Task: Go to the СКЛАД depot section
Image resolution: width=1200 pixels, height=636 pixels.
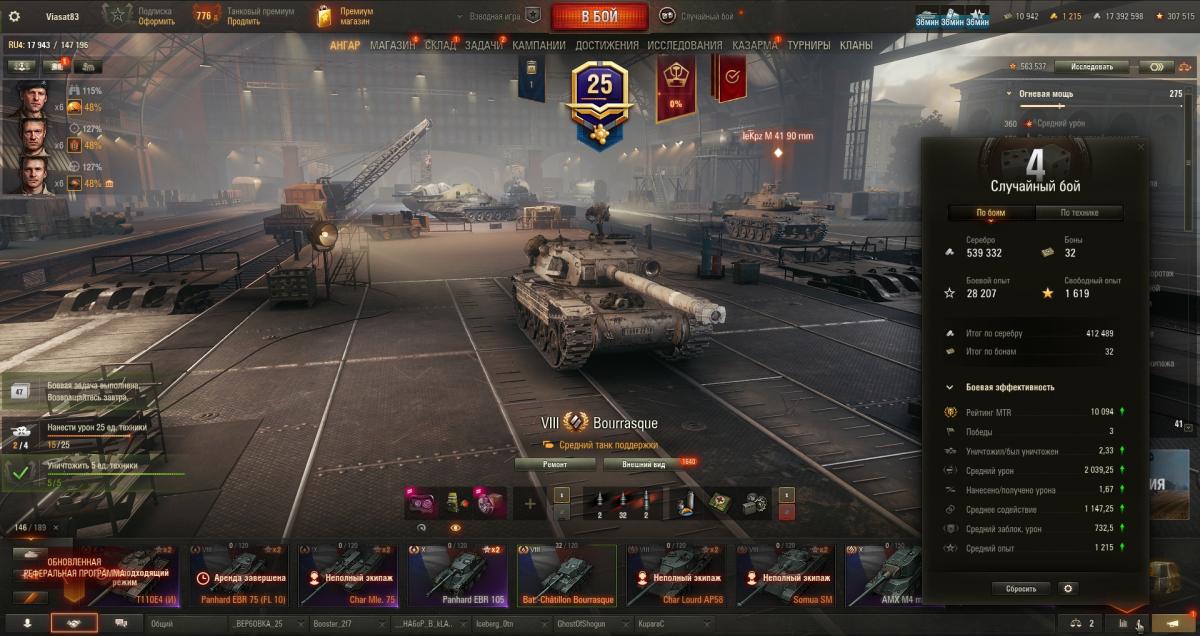Action: coord(440,45)
